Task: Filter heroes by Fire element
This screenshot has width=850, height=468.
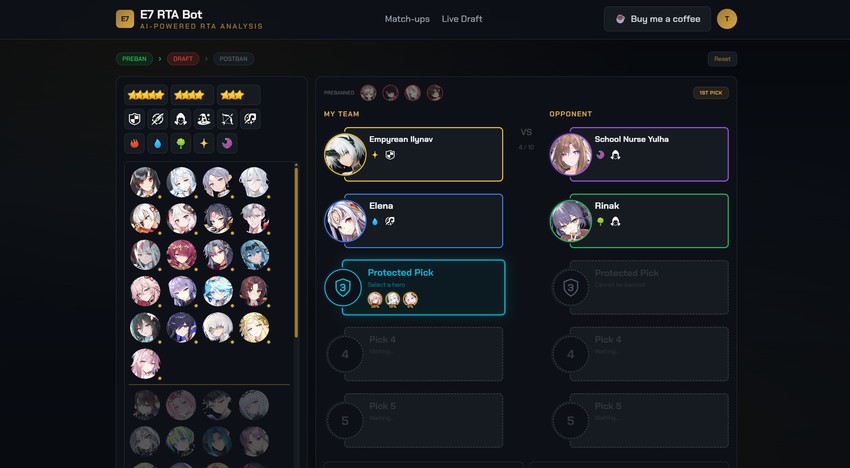Action: click(x=134, y=143)
